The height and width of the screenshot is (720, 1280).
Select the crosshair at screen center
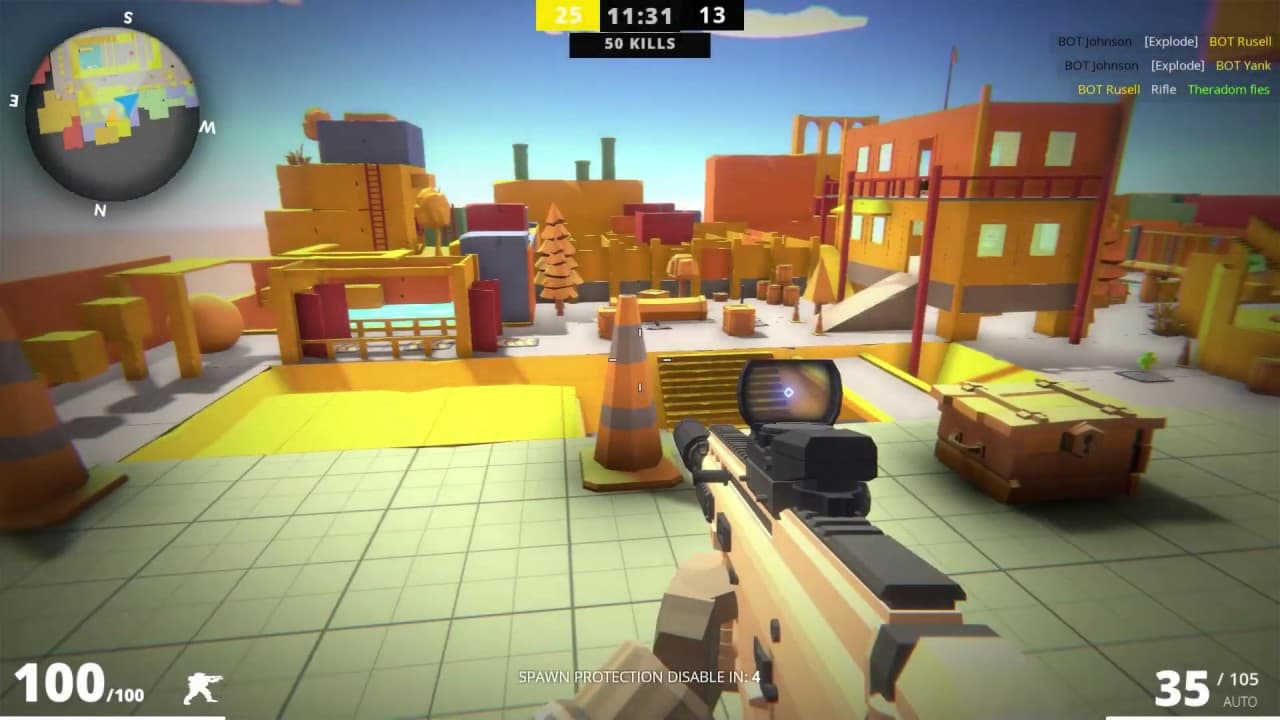[640, 360]
